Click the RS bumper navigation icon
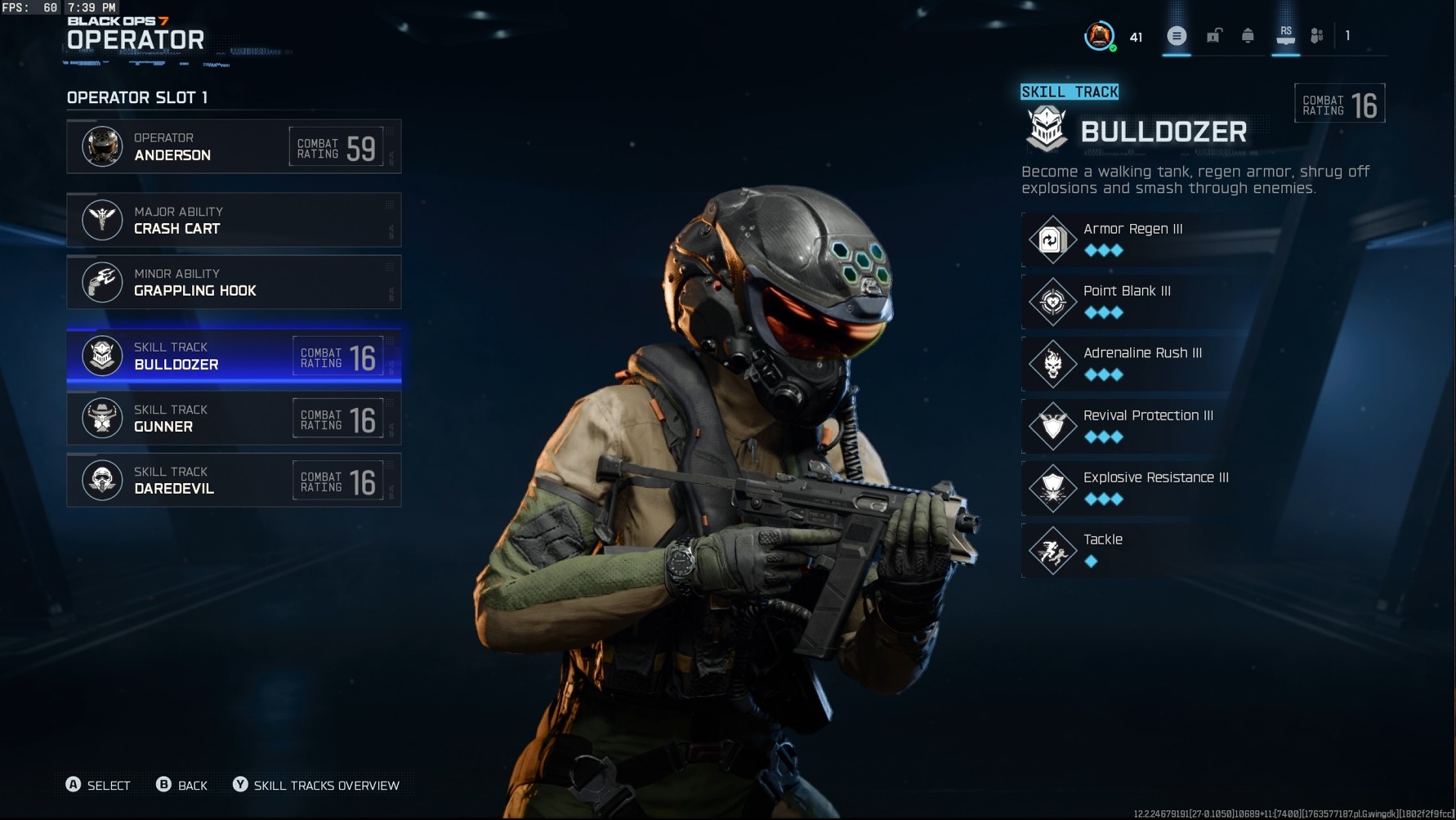The image size is (1456, 820). pyautogui.click(x=1285, y=36)
